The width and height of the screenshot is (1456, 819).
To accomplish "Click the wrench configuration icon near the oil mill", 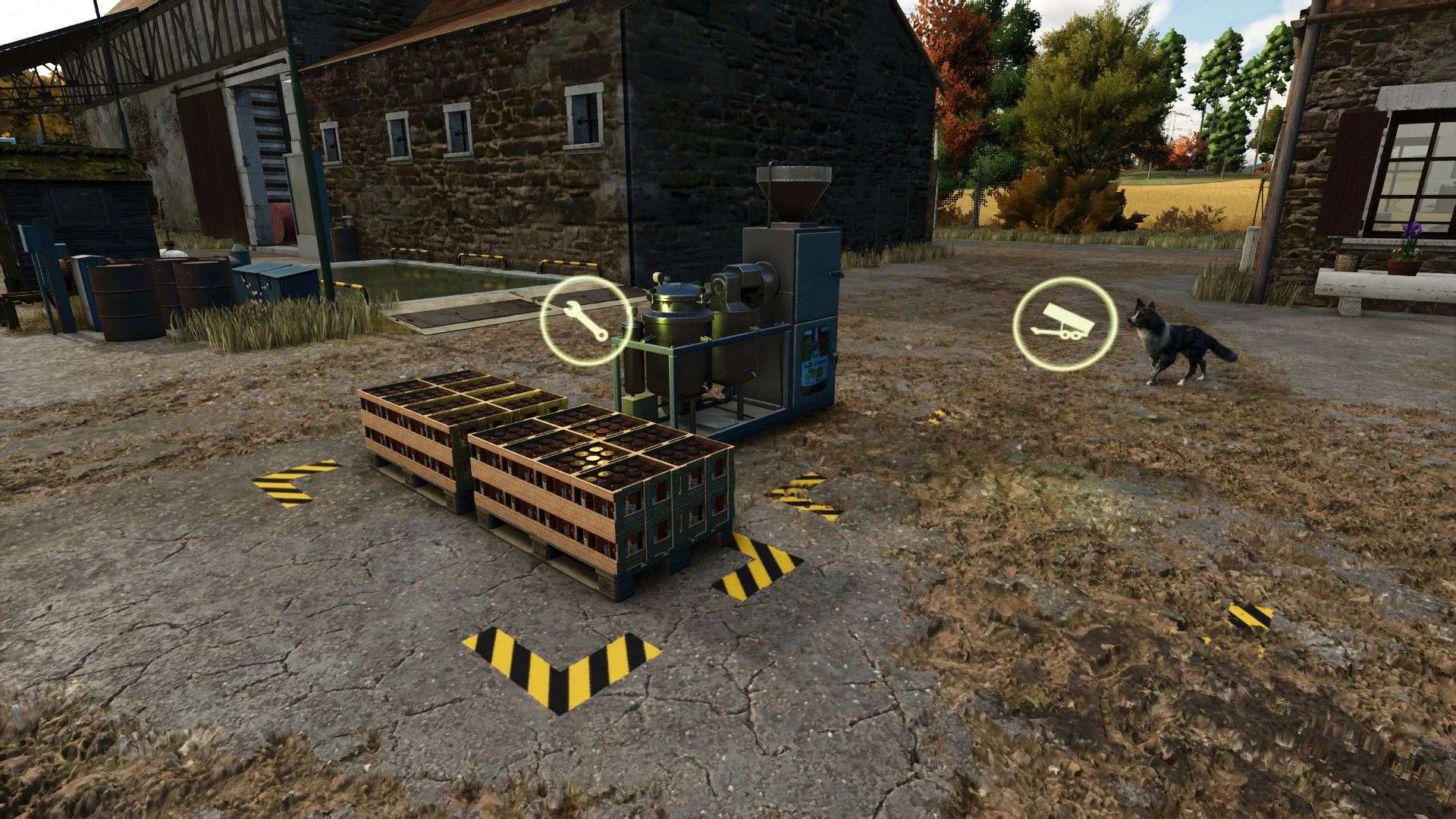I will [584, 322].
